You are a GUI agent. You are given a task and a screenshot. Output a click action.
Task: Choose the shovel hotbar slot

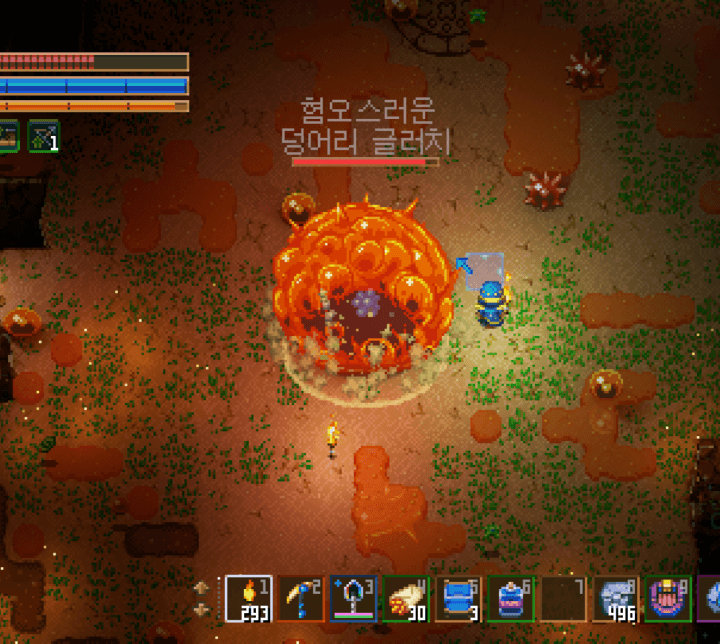353,598
